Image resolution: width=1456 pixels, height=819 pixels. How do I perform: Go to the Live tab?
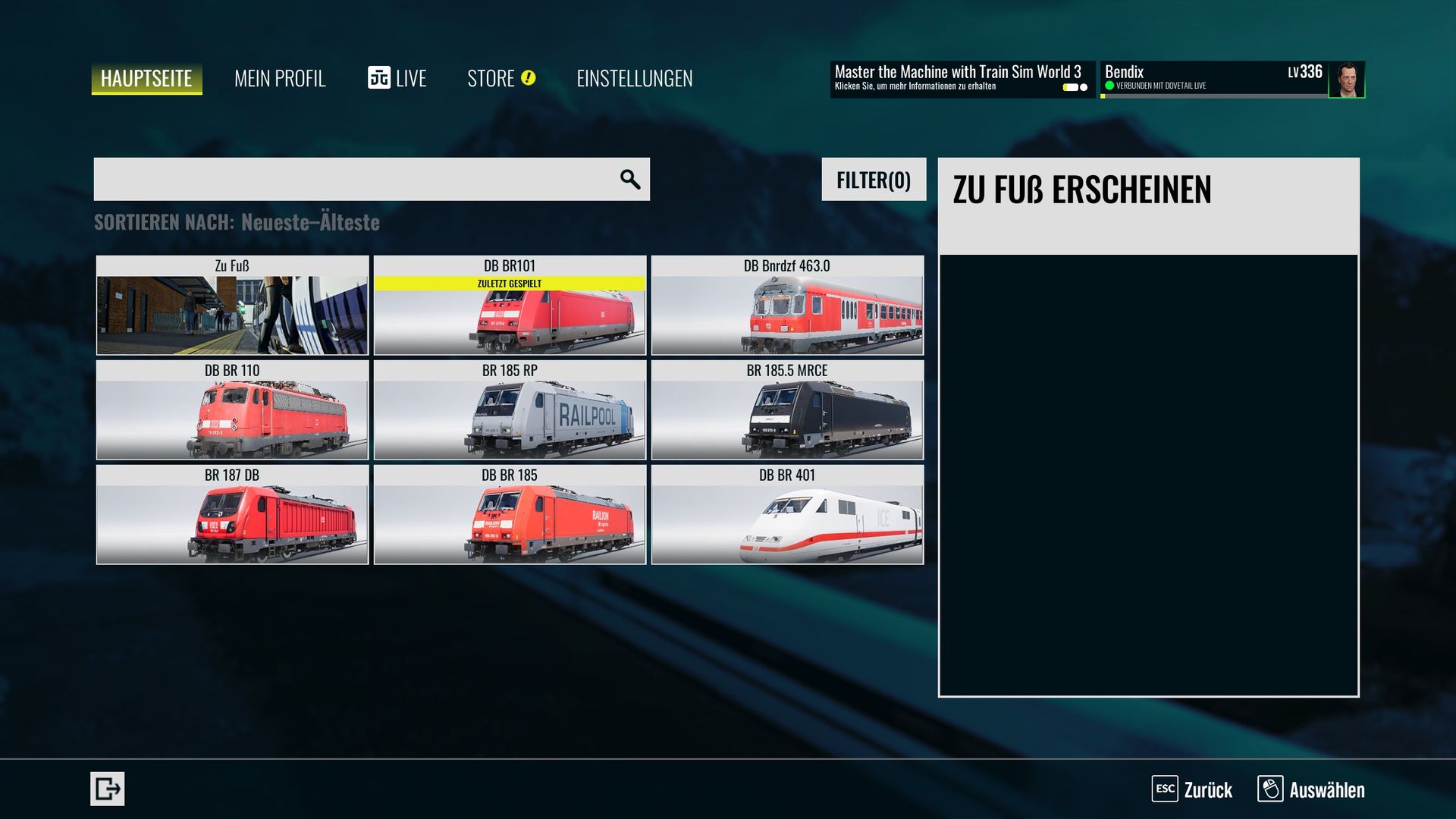397,79
